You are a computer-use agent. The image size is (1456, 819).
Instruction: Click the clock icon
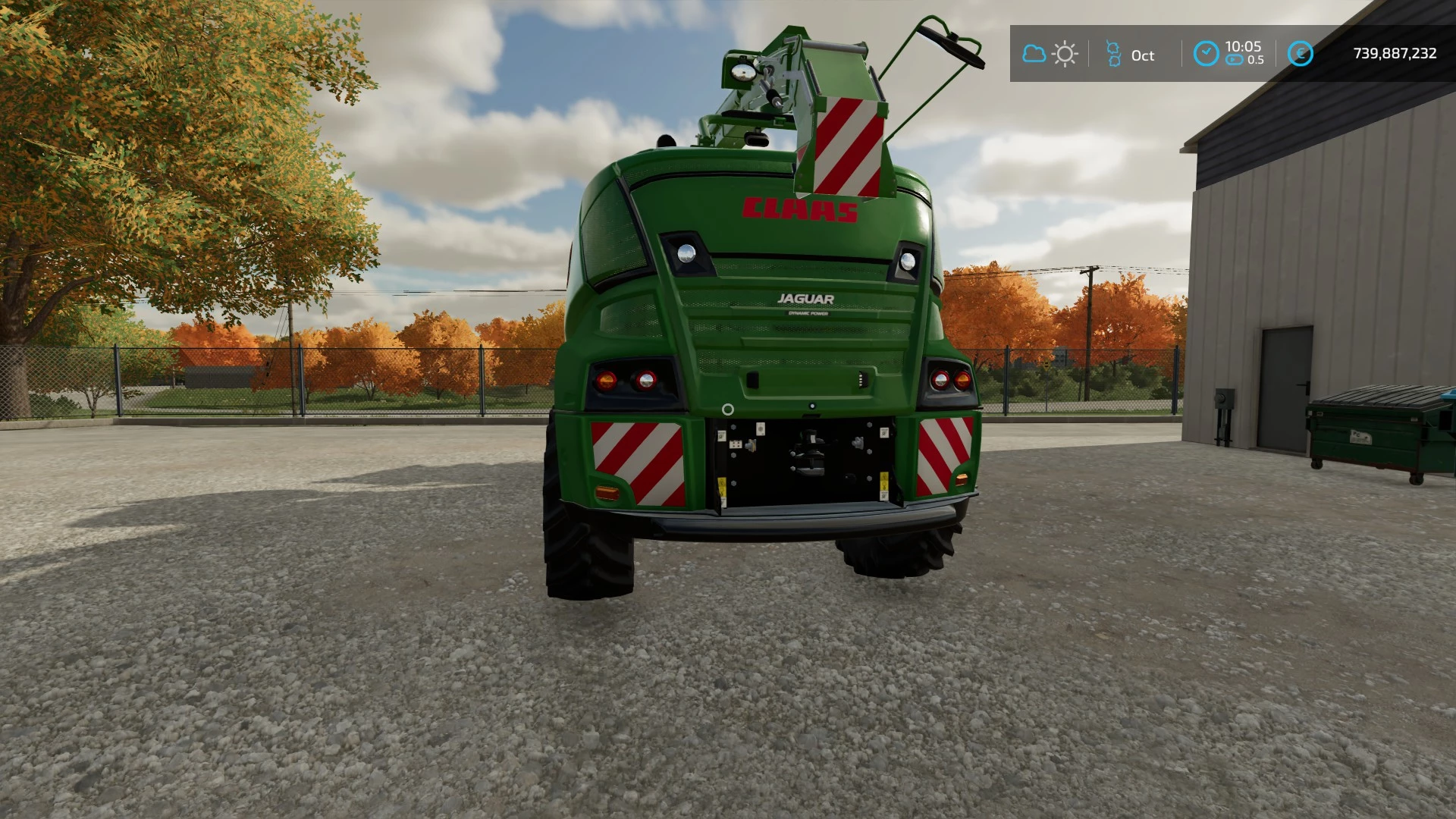(1206, 54)
